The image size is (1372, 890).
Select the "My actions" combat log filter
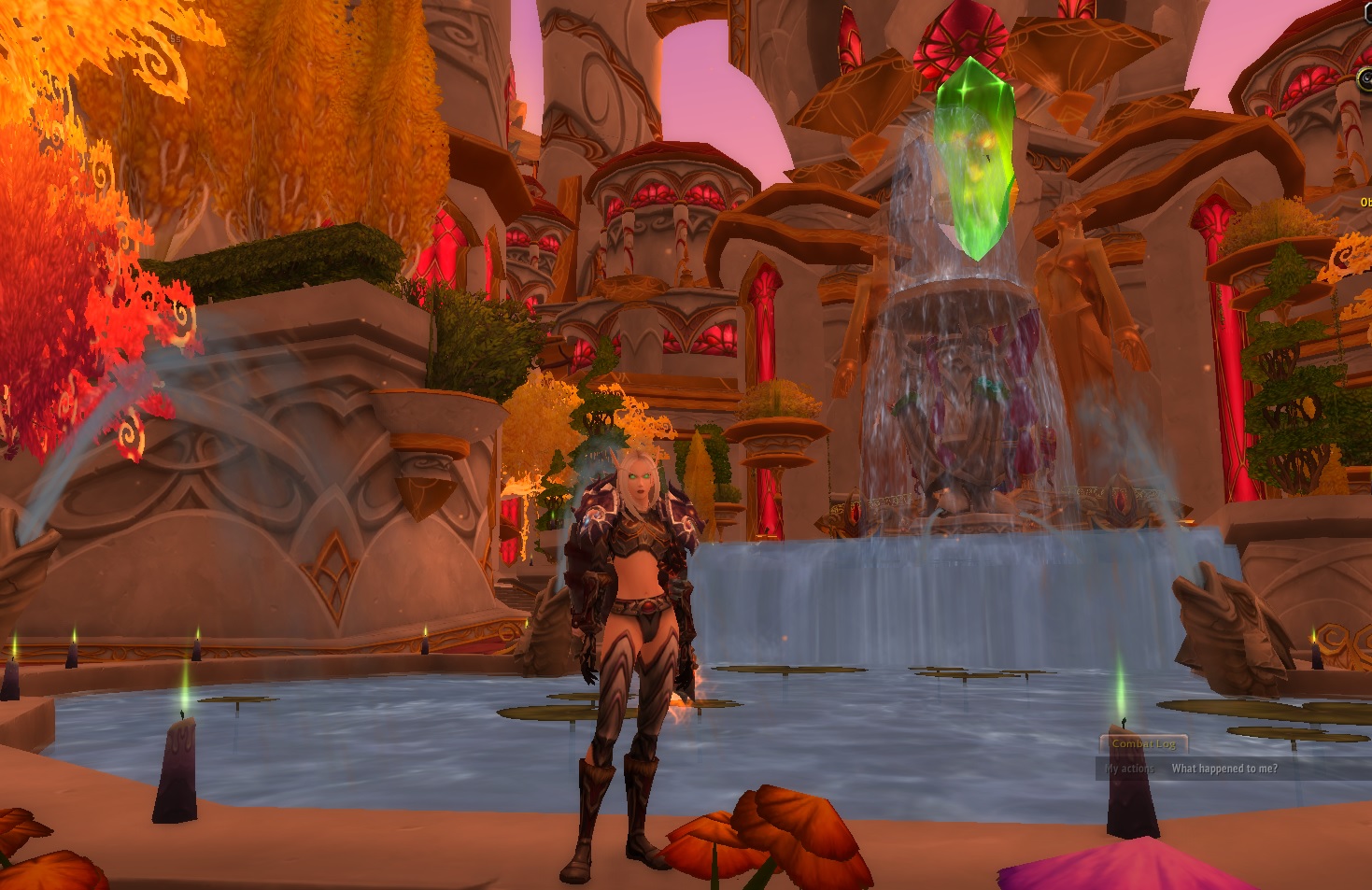[1129, 769]
